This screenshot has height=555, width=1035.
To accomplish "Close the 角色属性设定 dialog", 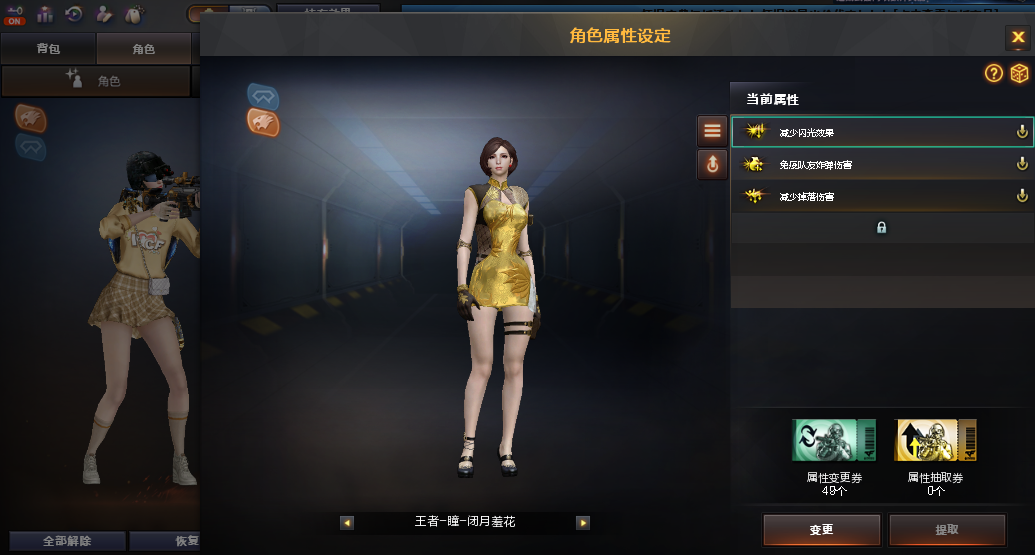I will click(x=1017, y=38).
